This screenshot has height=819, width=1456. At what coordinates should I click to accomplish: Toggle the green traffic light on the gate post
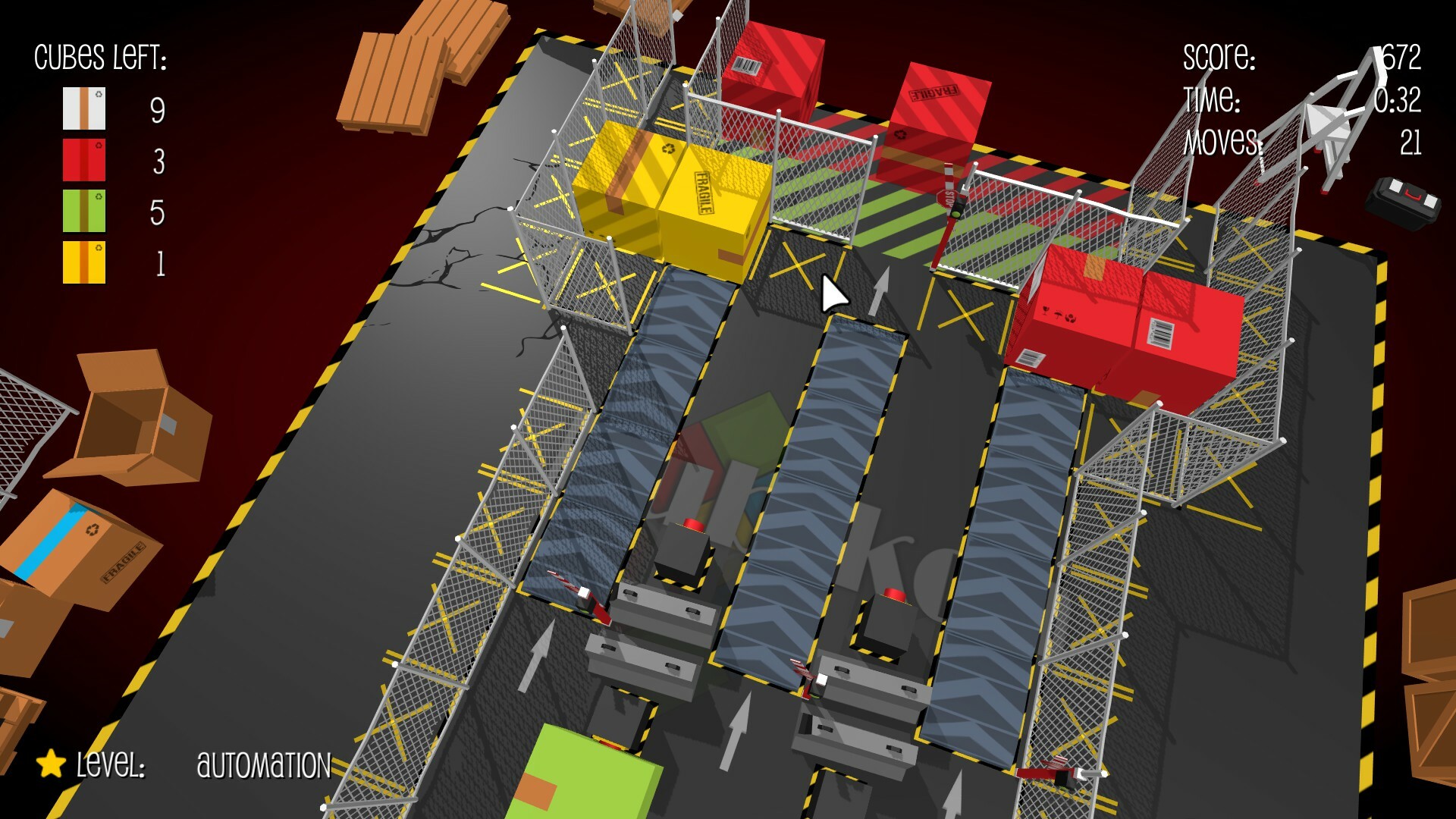click(955, 215)
